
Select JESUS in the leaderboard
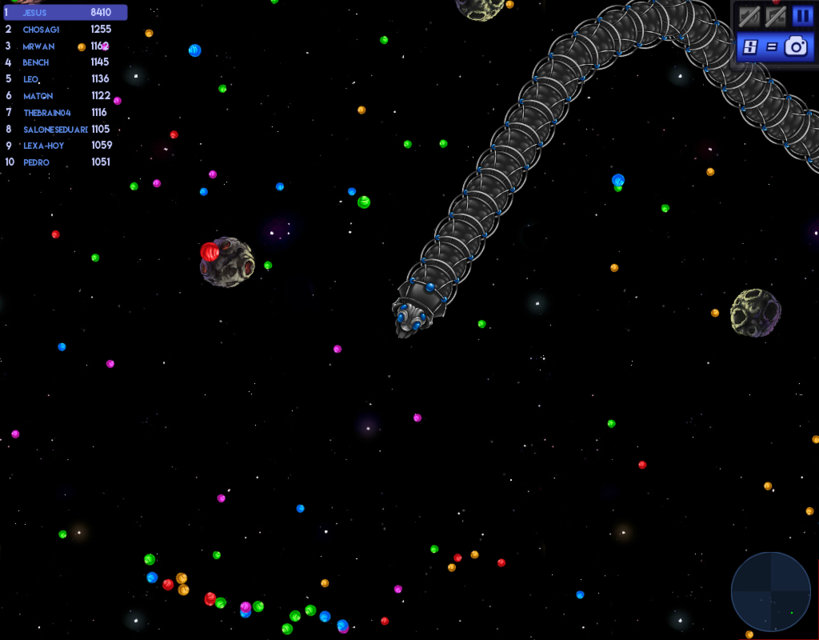(64, 13)
